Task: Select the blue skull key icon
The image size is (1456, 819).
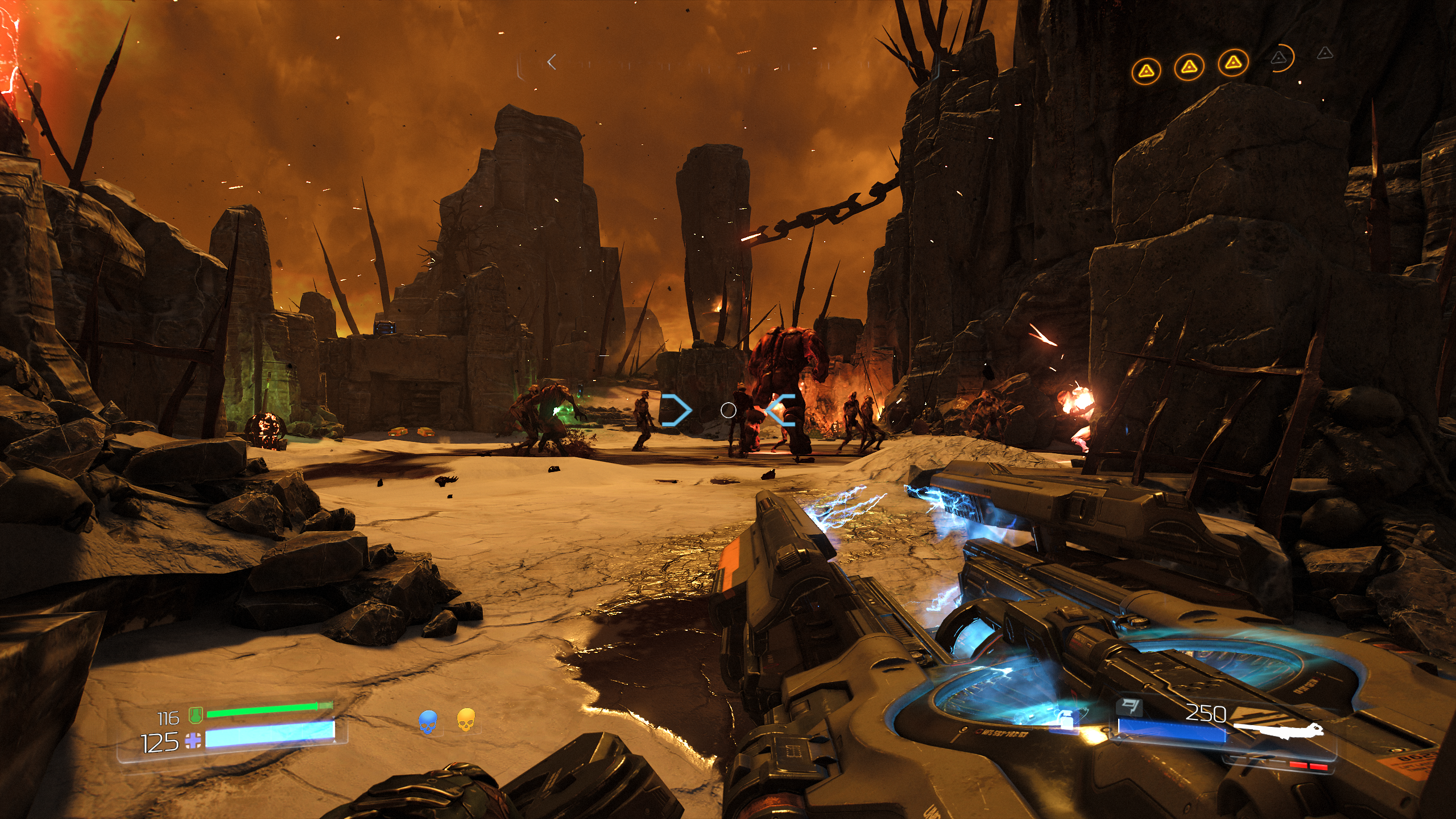Action: pyautogui.click(x=428, y=721)
